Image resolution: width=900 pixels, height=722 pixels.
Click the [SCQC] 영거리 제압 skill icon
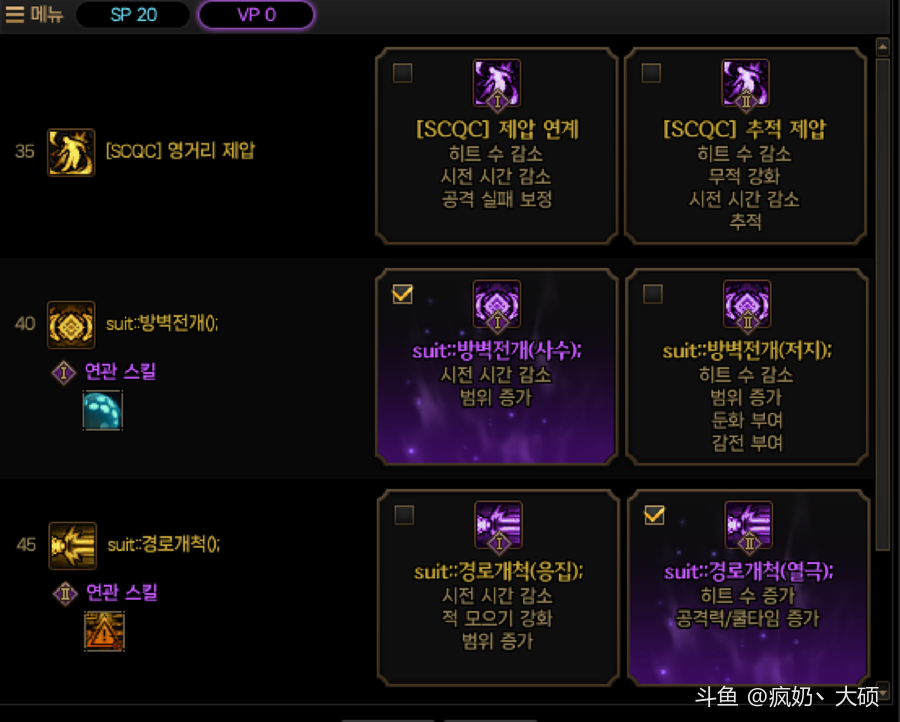pyautogui.click(x=71, y=152)
